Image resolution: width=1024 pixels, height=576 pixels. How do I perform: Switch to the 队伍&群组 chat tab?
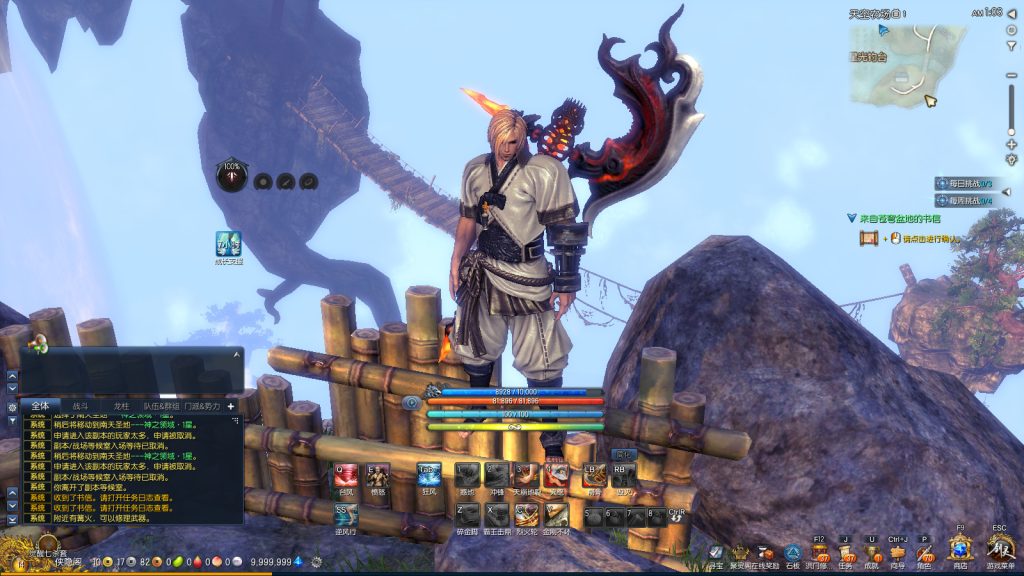tap(161, 406)
